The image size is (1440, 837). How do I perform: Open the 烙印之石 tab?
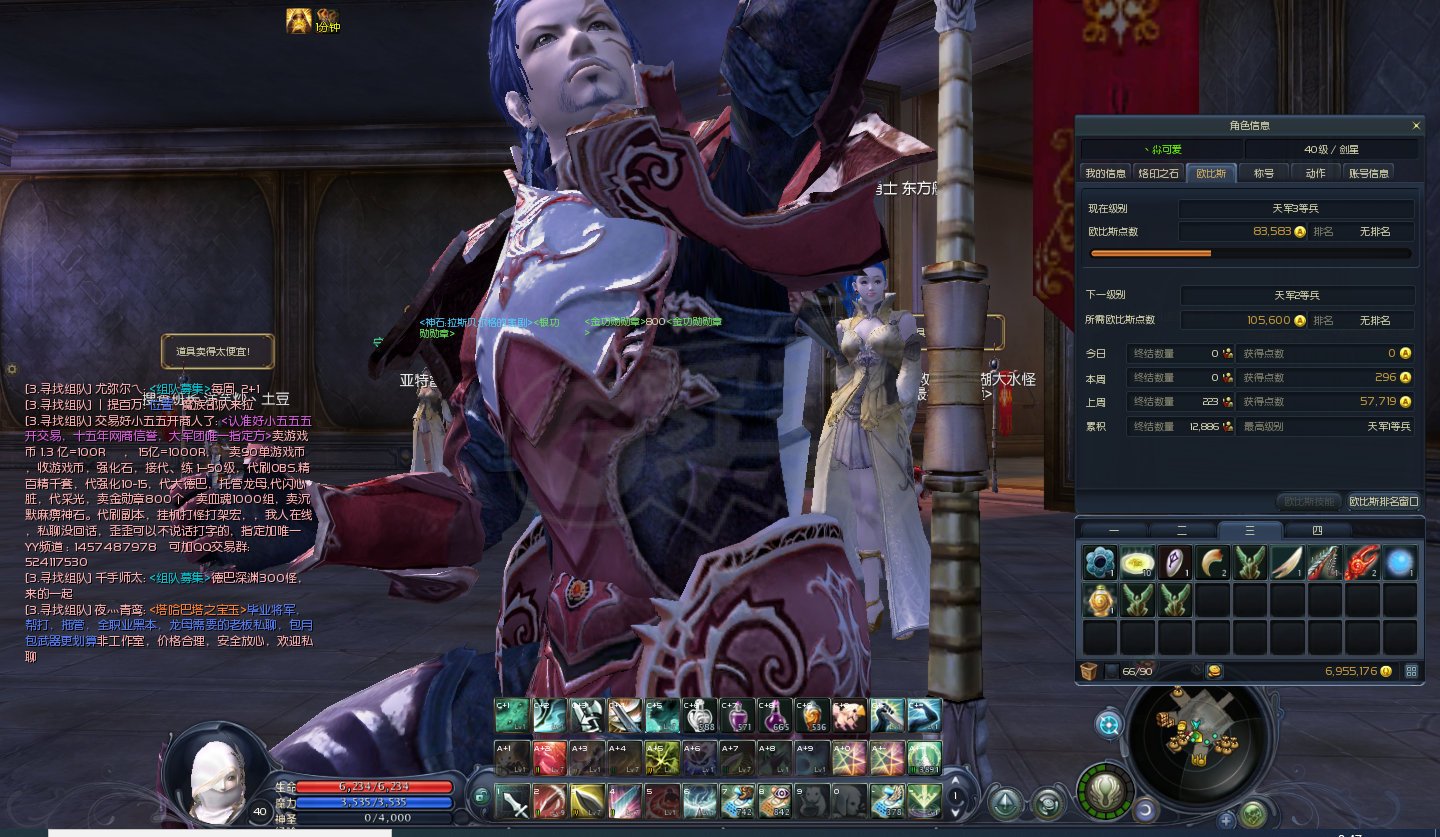[1159, 173]
